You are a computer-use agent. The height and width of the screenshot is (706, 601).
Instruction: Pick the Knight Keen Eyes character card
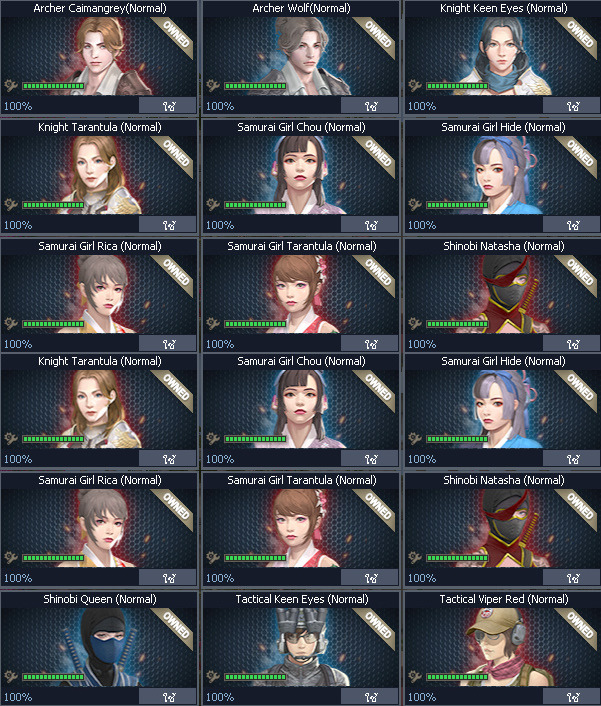click(x=501, y=55)
